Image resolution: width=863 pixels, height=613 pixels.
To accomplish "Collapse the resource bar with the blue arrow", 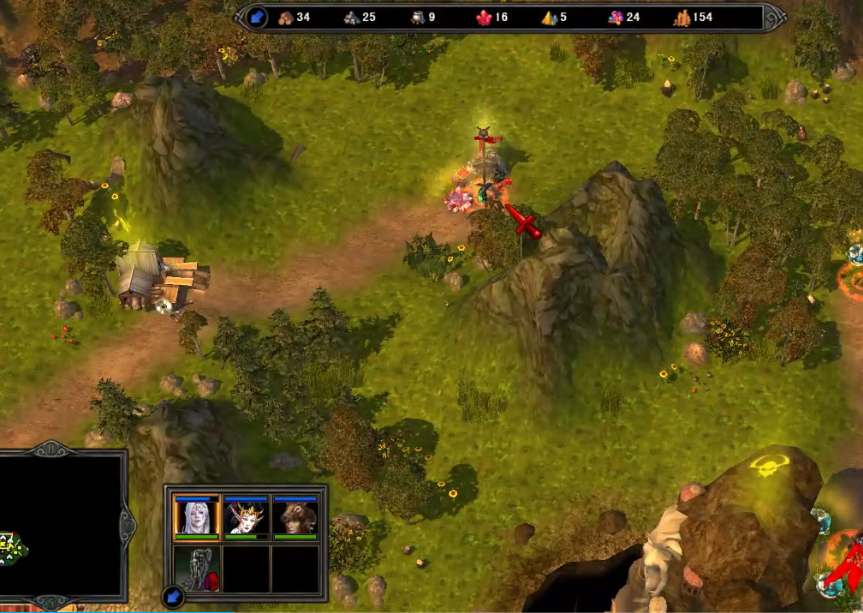I will (x=257, y=17).
